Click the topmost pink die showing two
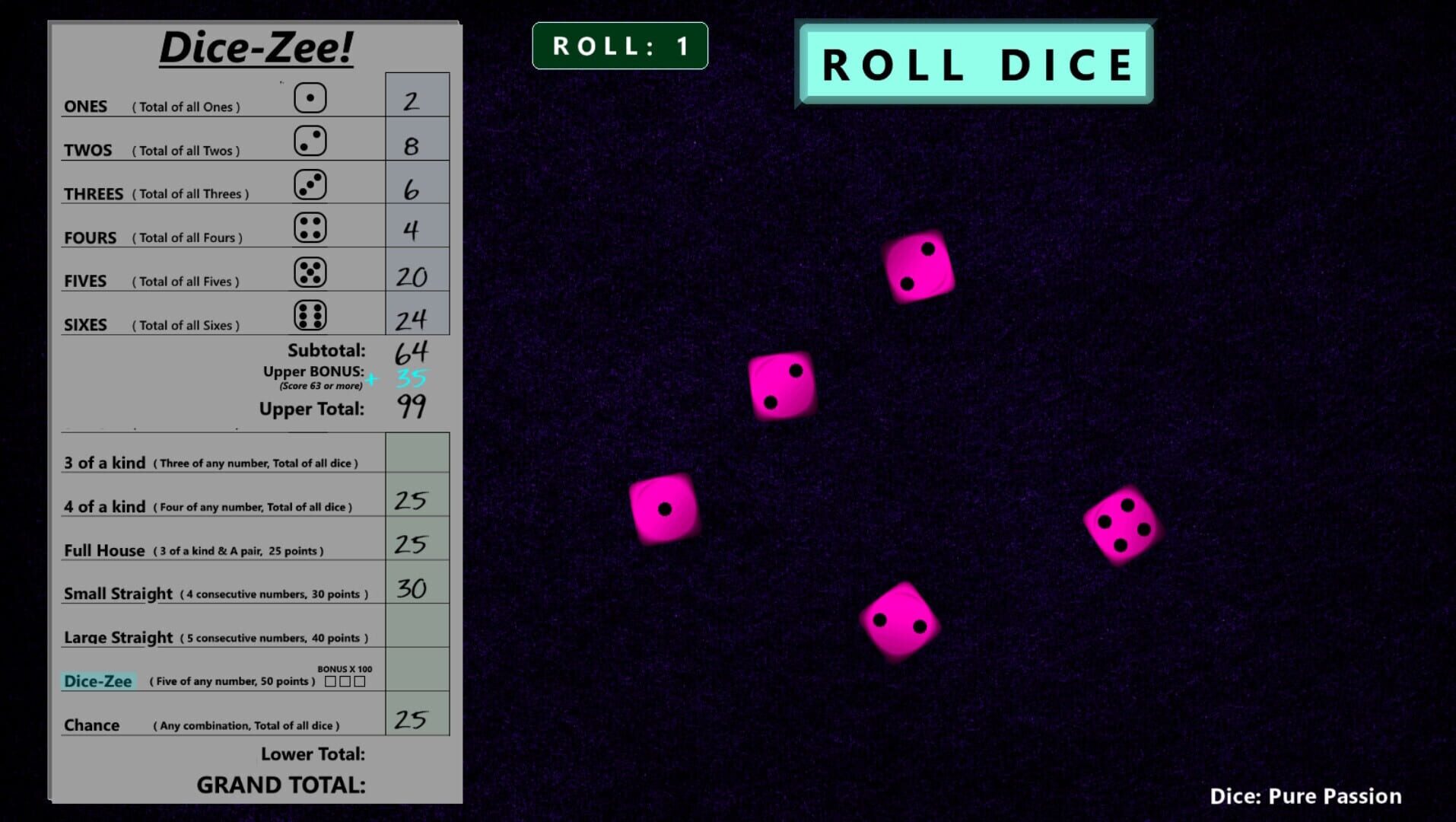Image resolution: width=1456 pixels, height=822 pixels. tap(920, 266)
